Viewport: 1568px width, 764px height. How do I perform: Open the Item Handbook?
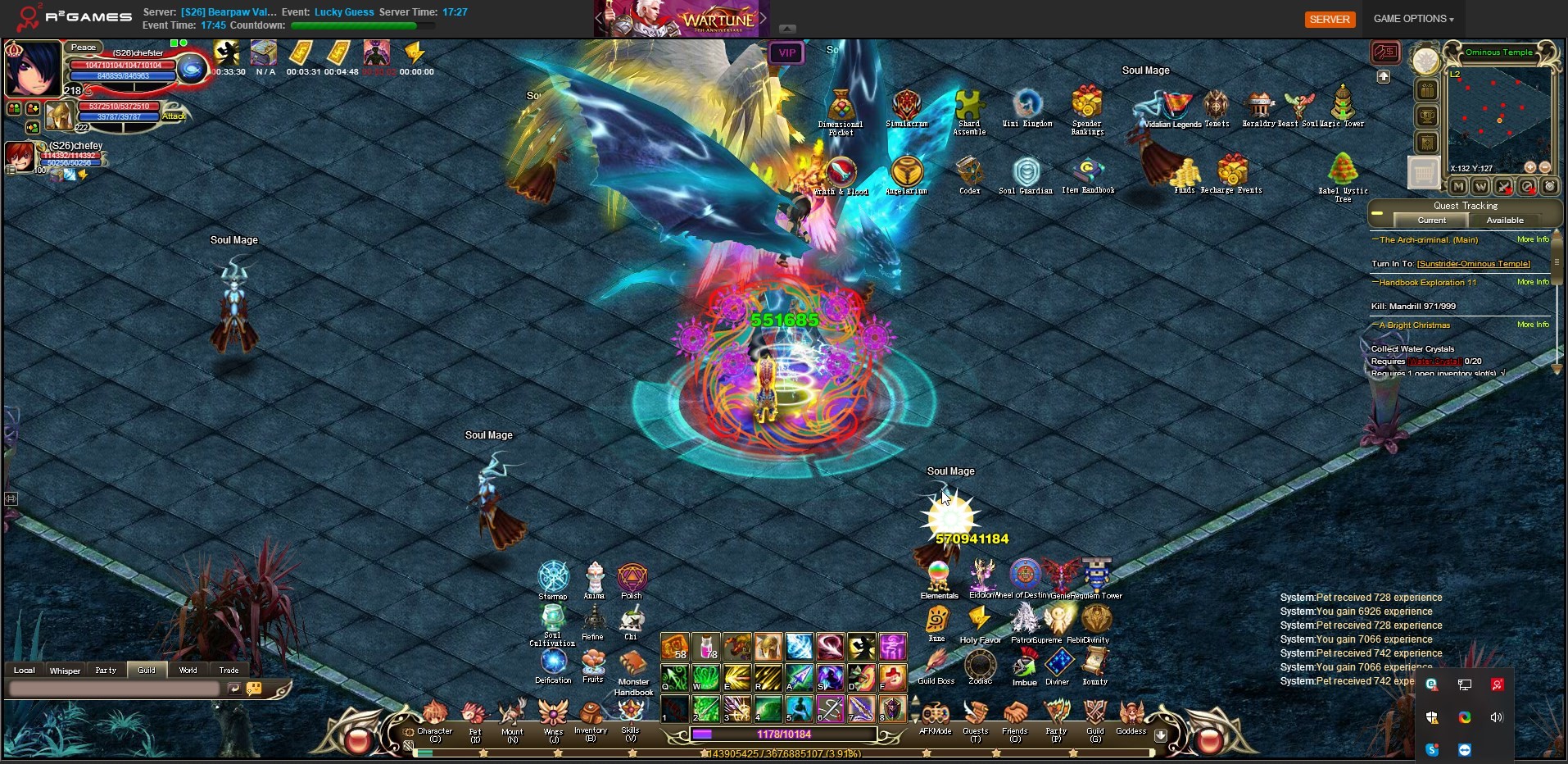tap(1088, 174)
